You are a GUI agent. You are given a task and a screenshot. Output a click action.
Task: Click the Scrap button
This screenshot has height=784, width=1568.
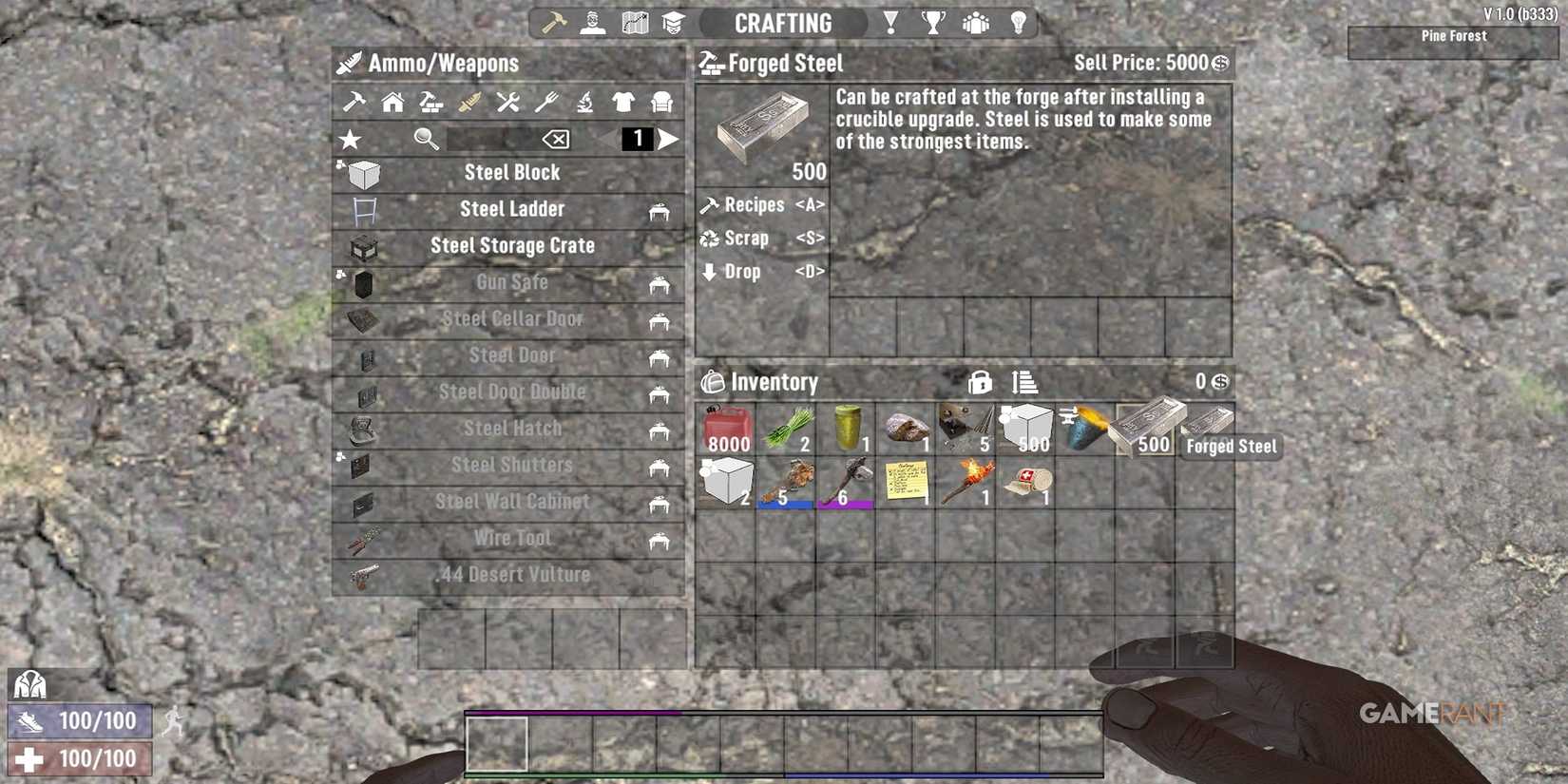click(746, 239)
